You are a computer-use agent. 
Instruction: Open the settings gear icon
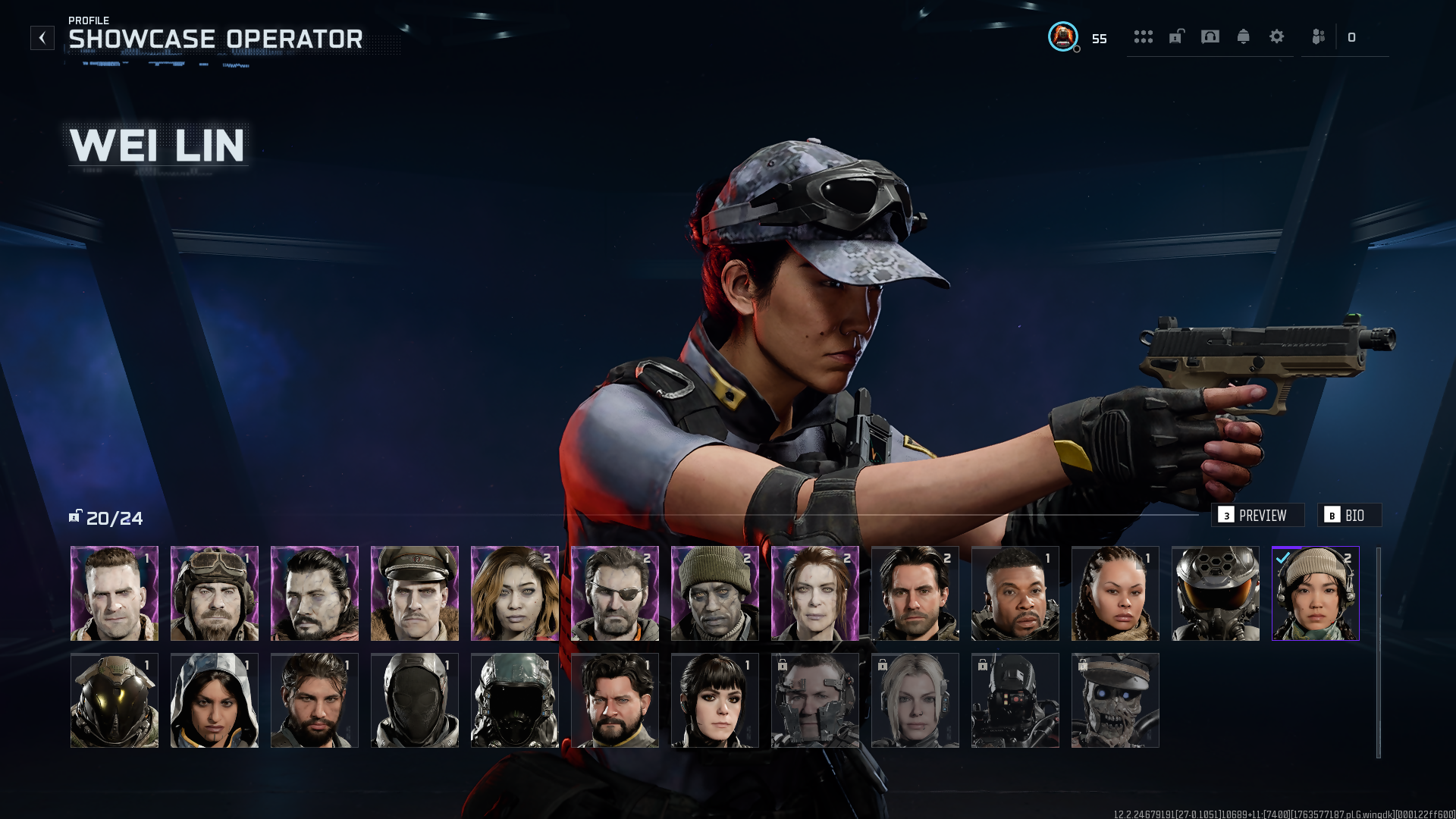(1277, 37)
